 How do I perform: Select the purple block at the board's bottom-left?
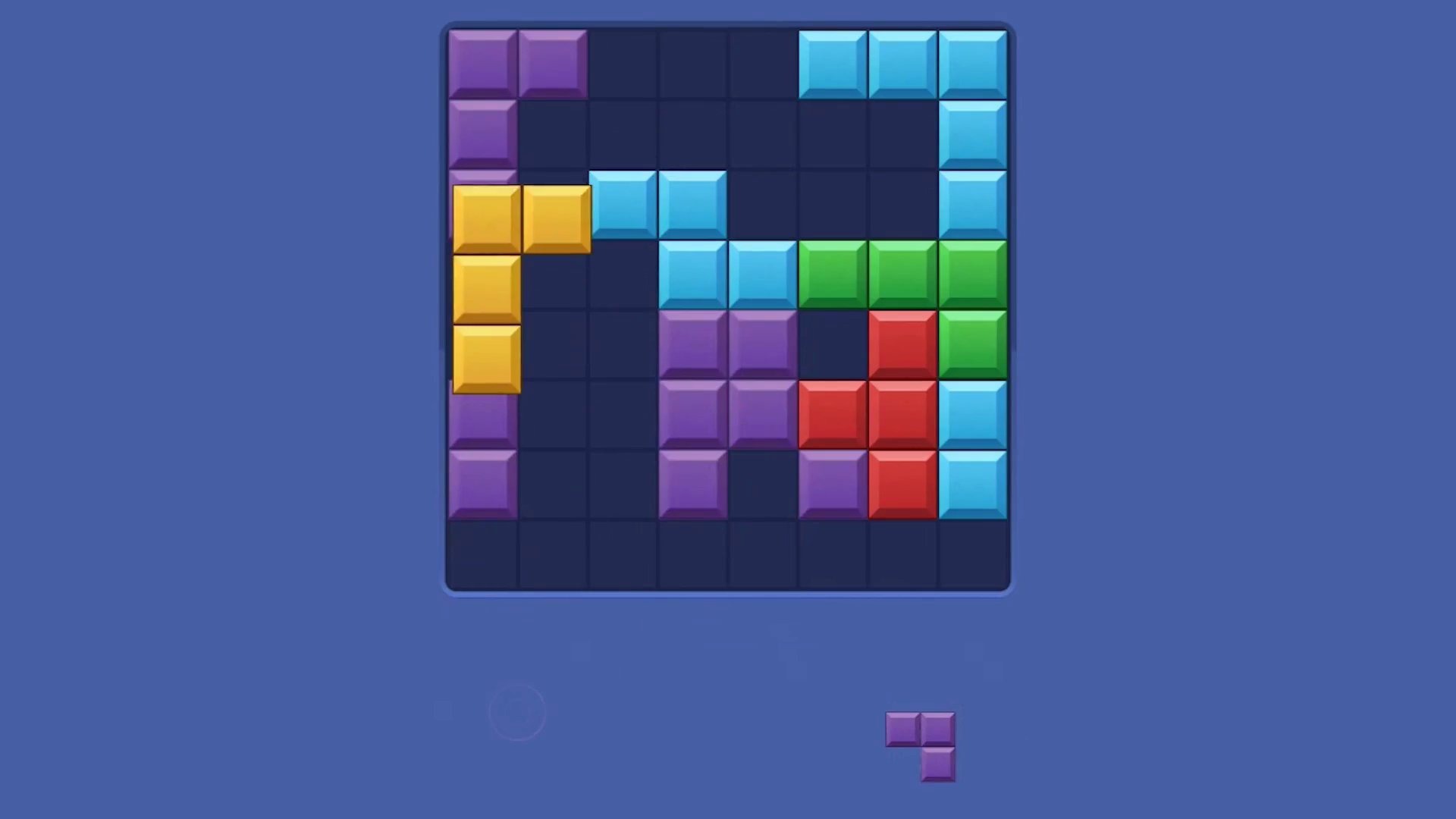click(482, 484)
